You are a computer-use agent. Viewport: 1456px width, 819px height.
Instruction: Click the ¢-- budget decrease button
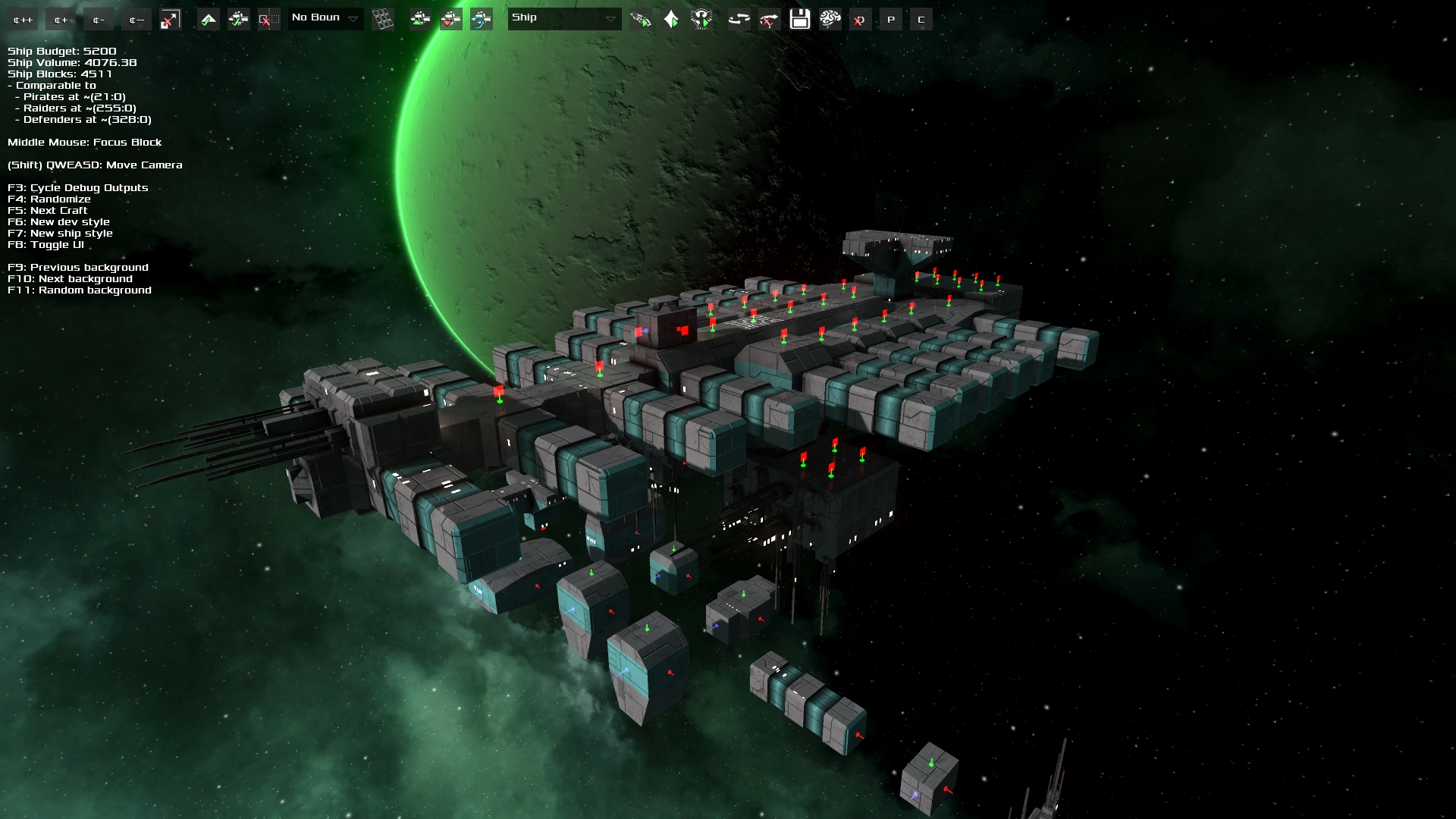click(x=135, y=19)
